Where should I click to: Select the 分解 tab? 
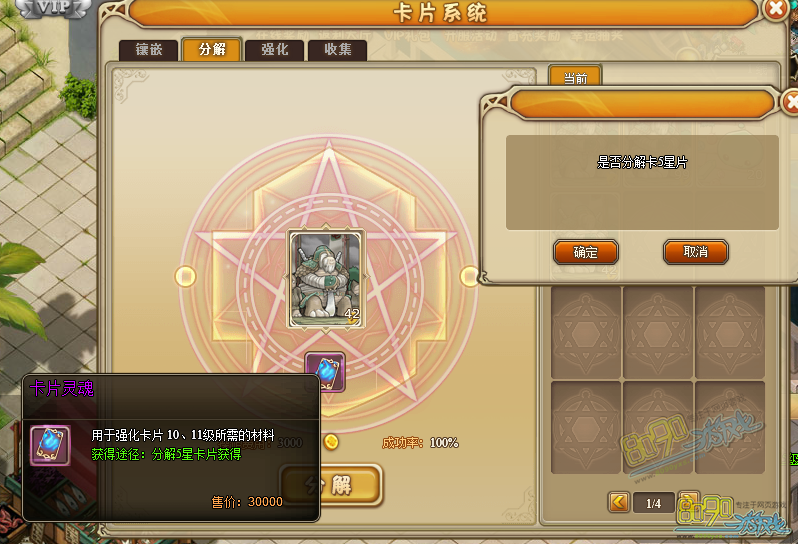(x=211, y=50)
